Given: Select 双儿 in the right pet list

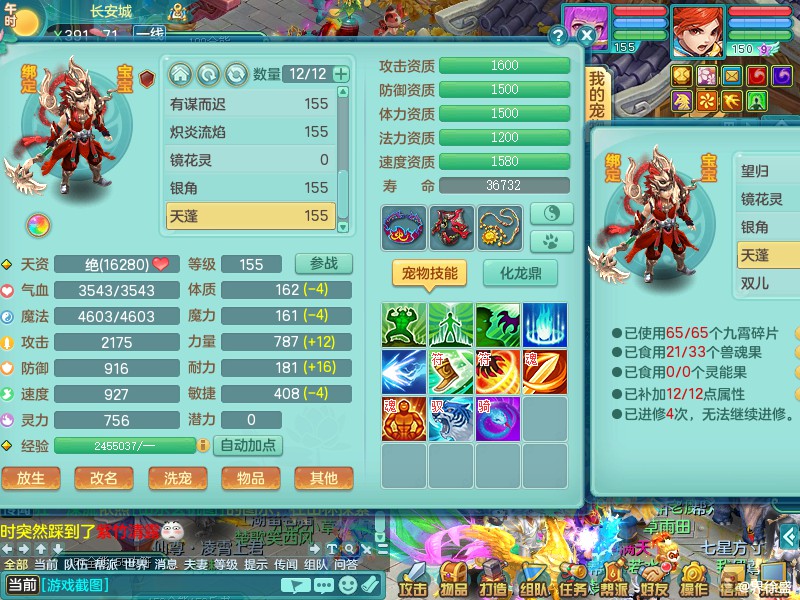Looking at the screenshot, I should pyautogui.click(x=756, y=284).
